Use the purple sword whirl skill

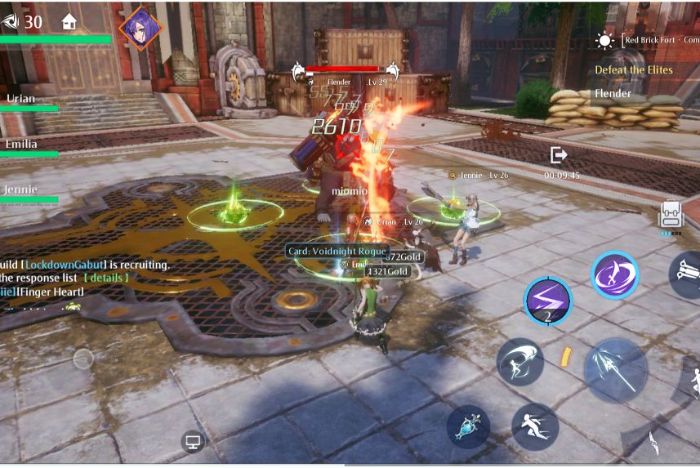[x=614, y=275]
